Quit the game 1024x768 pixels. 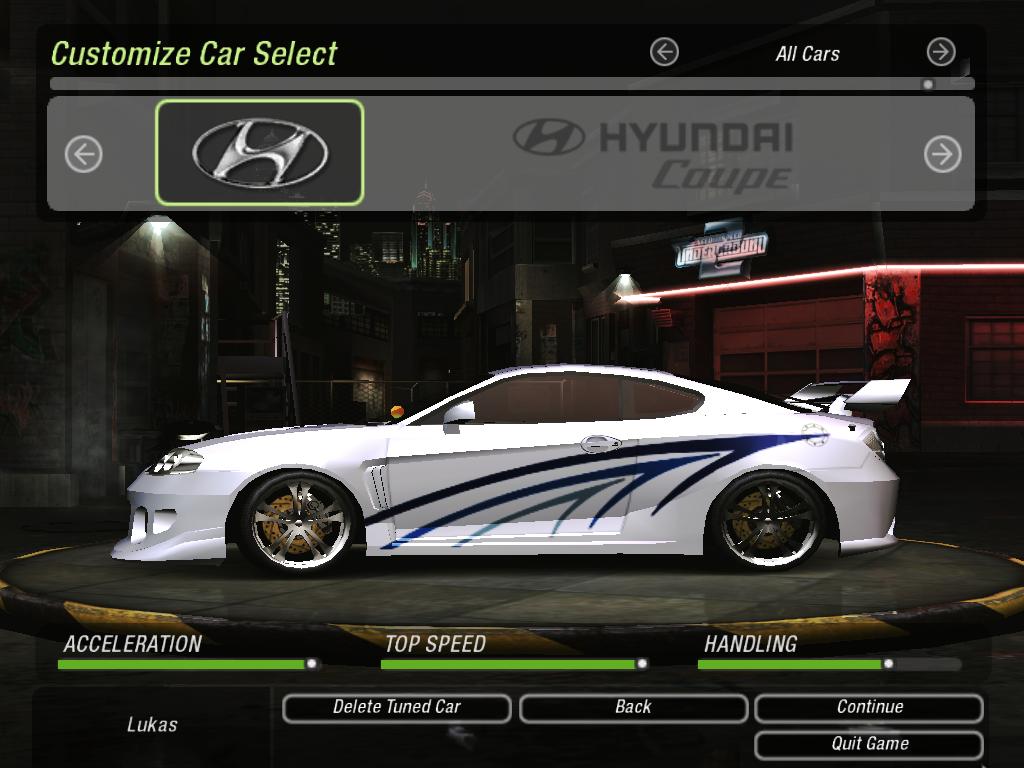(869, 744)
